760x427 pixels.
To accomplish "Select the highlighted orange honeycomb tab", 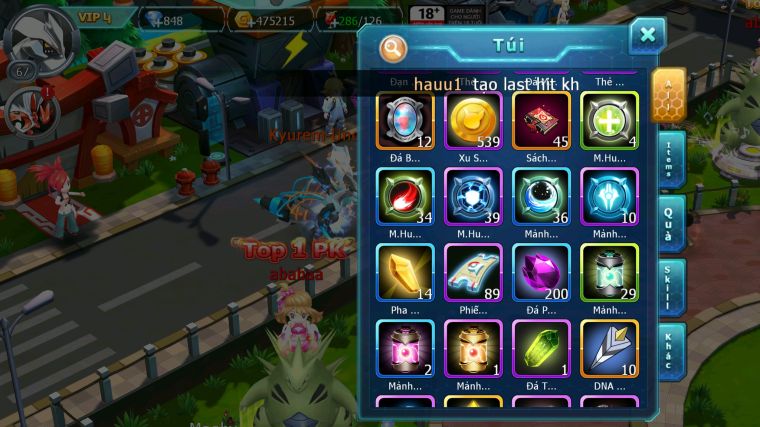I will pyautogui.click(x=668, y=94).
